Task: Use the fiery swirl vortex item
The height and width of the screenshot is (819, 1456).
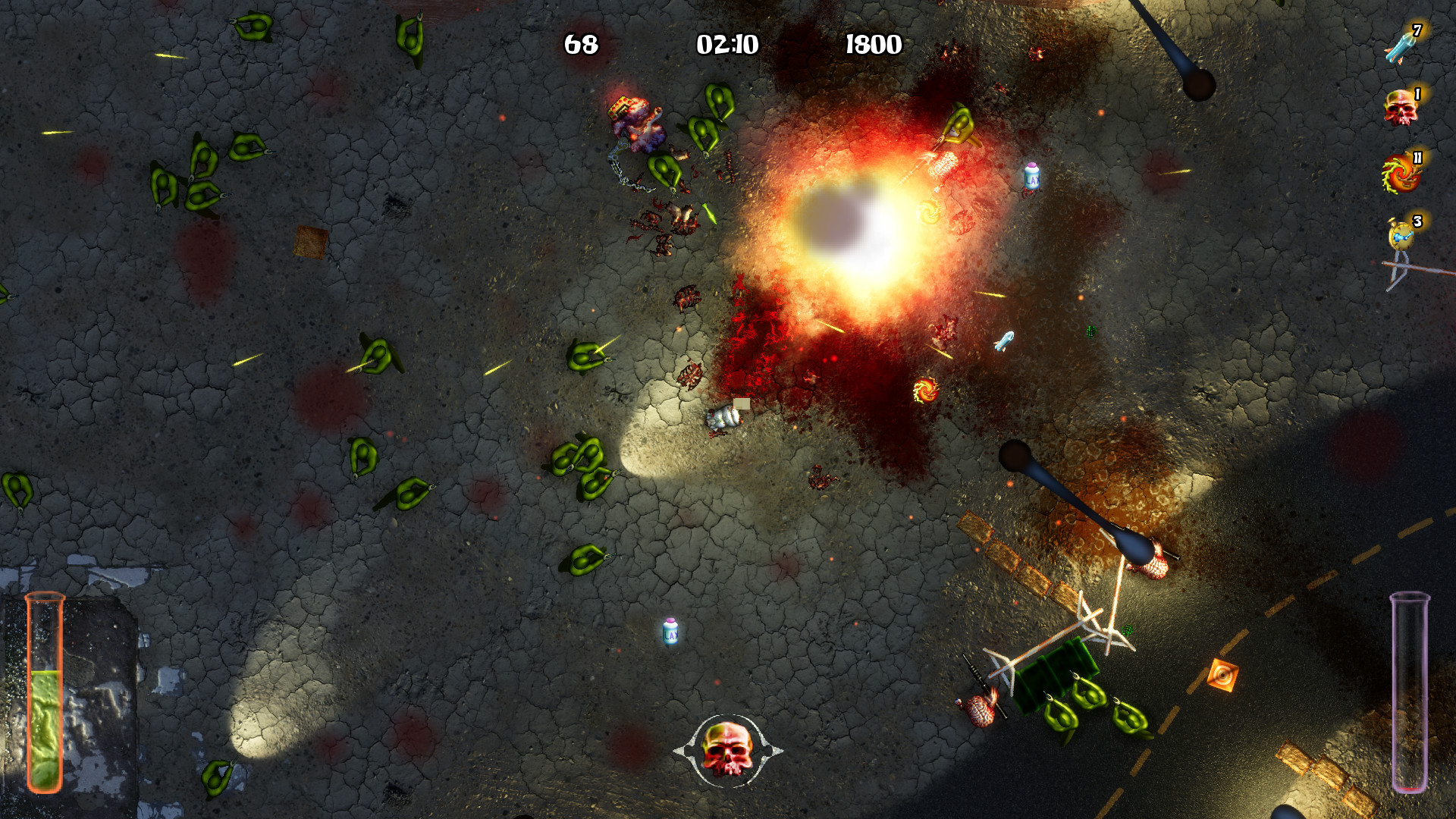Action: (x=1400, y=174)
